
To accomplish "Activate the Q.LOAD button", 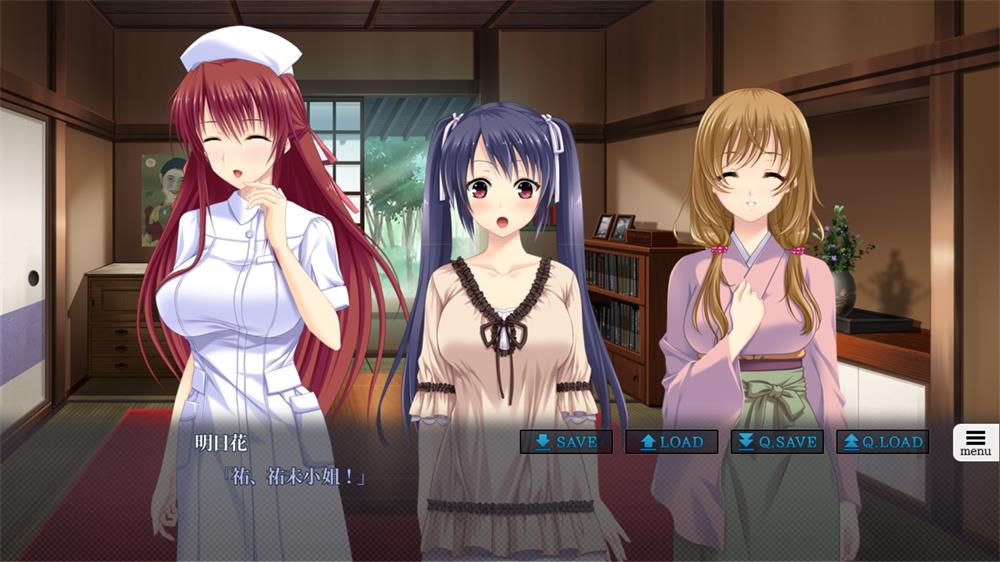I will (x=882, y=442).
